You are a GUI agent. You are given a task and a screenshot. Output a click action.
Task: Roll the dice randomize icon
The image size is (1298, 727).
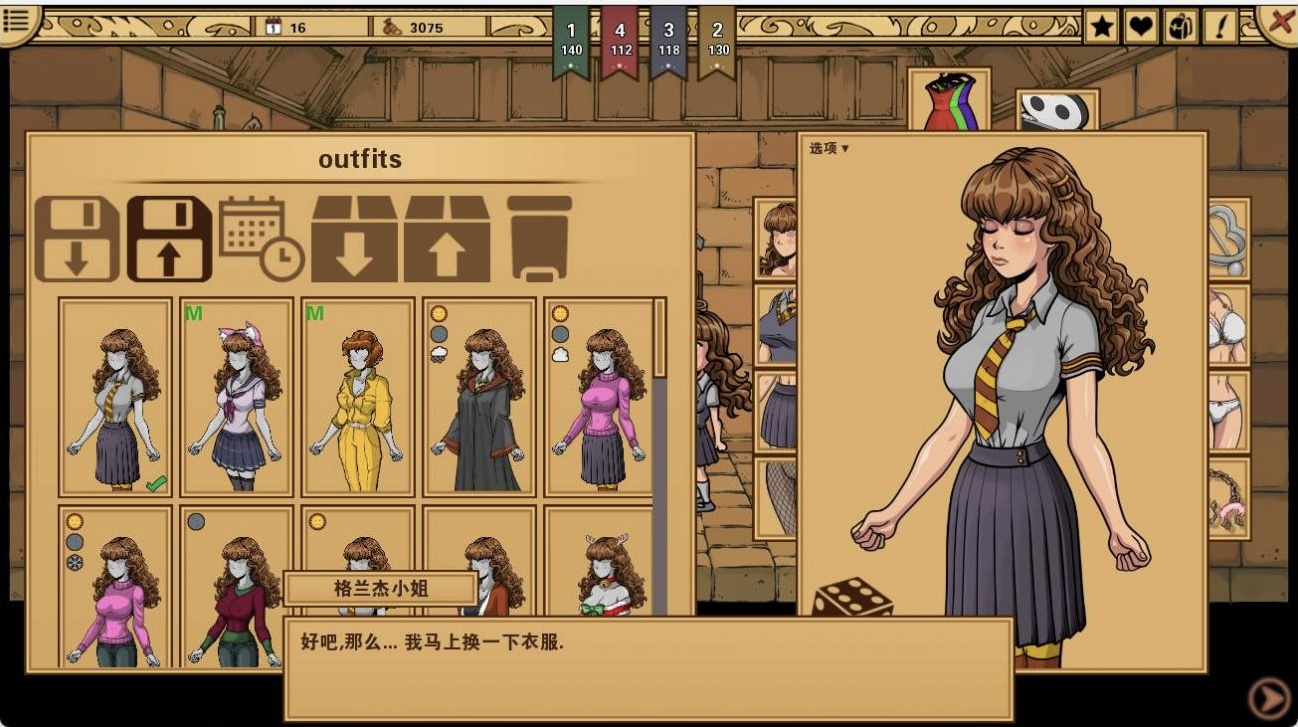point(851,598)
